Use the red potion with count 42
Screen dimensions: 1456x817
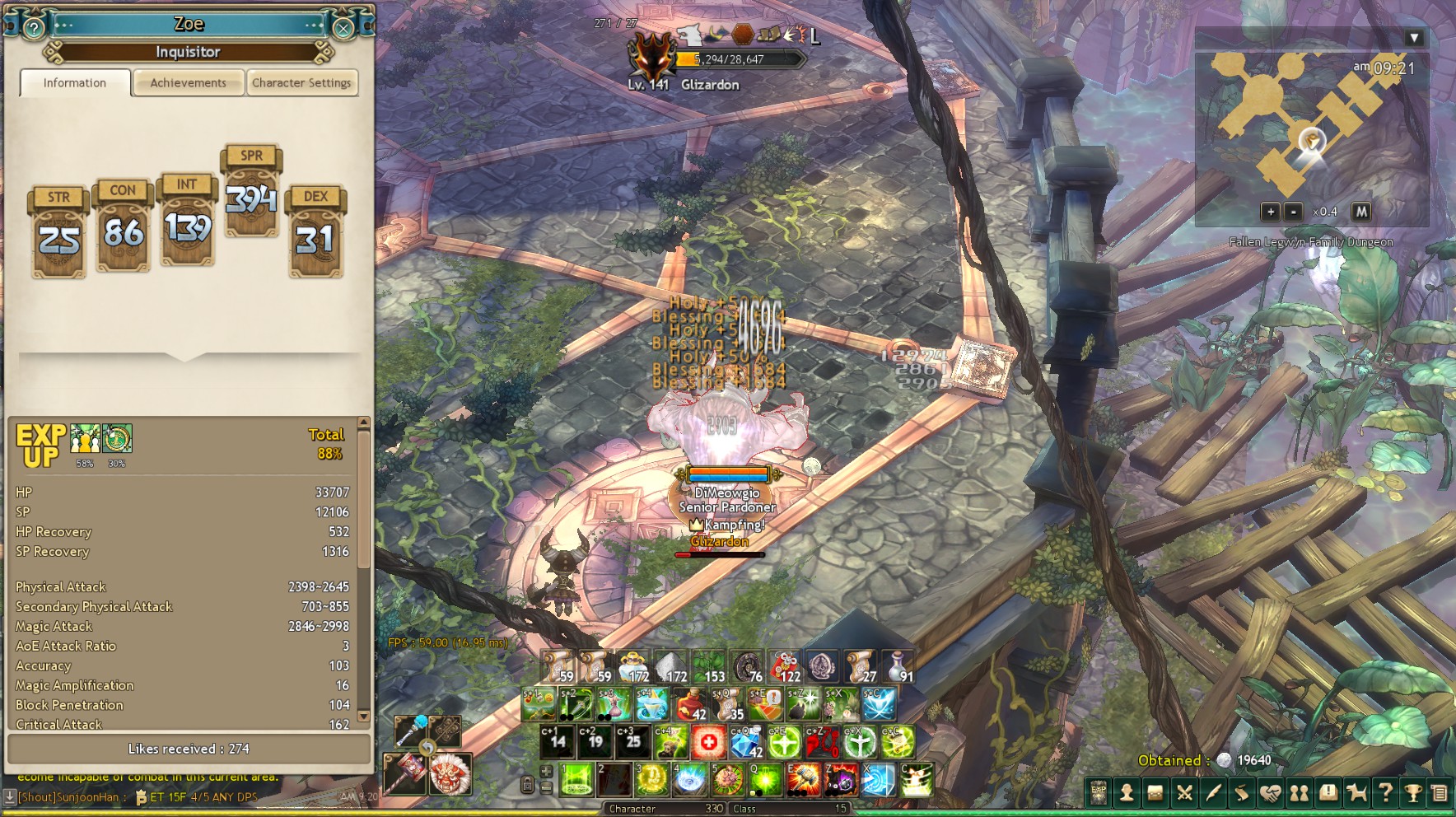(692, 705)
